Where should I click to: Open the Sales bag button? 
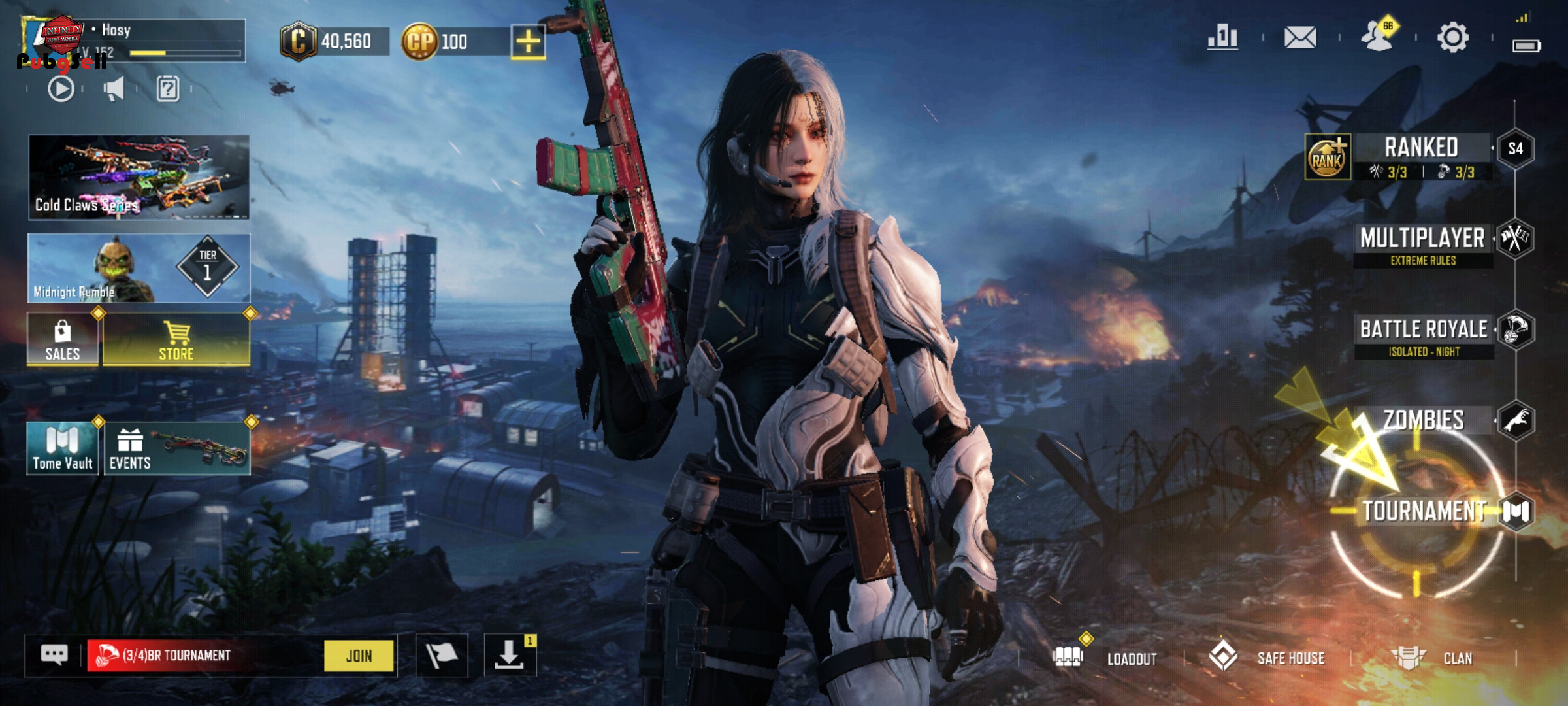[63, 339]
